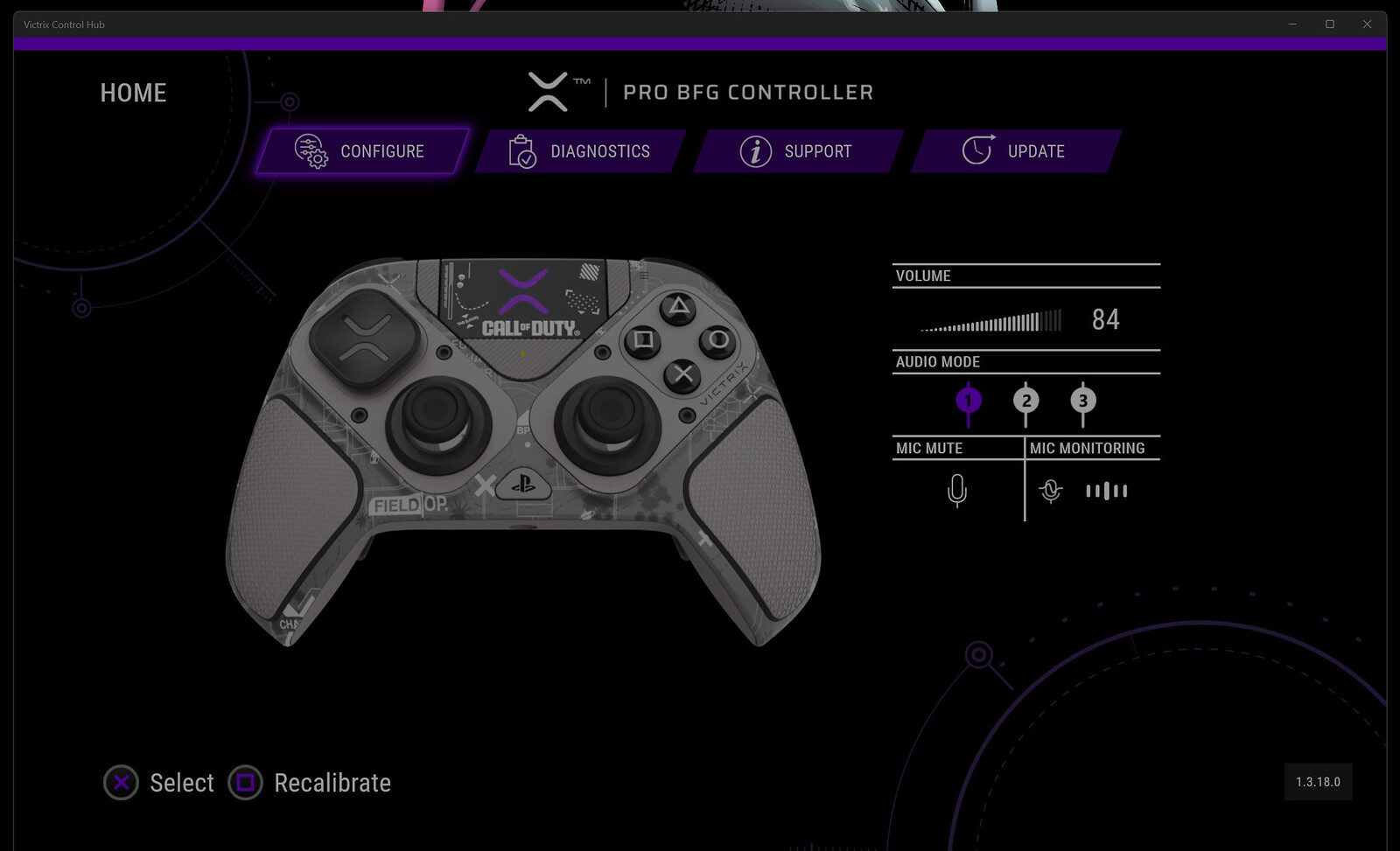
Task: Select Audio Mode 2
Action: tap(1025, 400)
